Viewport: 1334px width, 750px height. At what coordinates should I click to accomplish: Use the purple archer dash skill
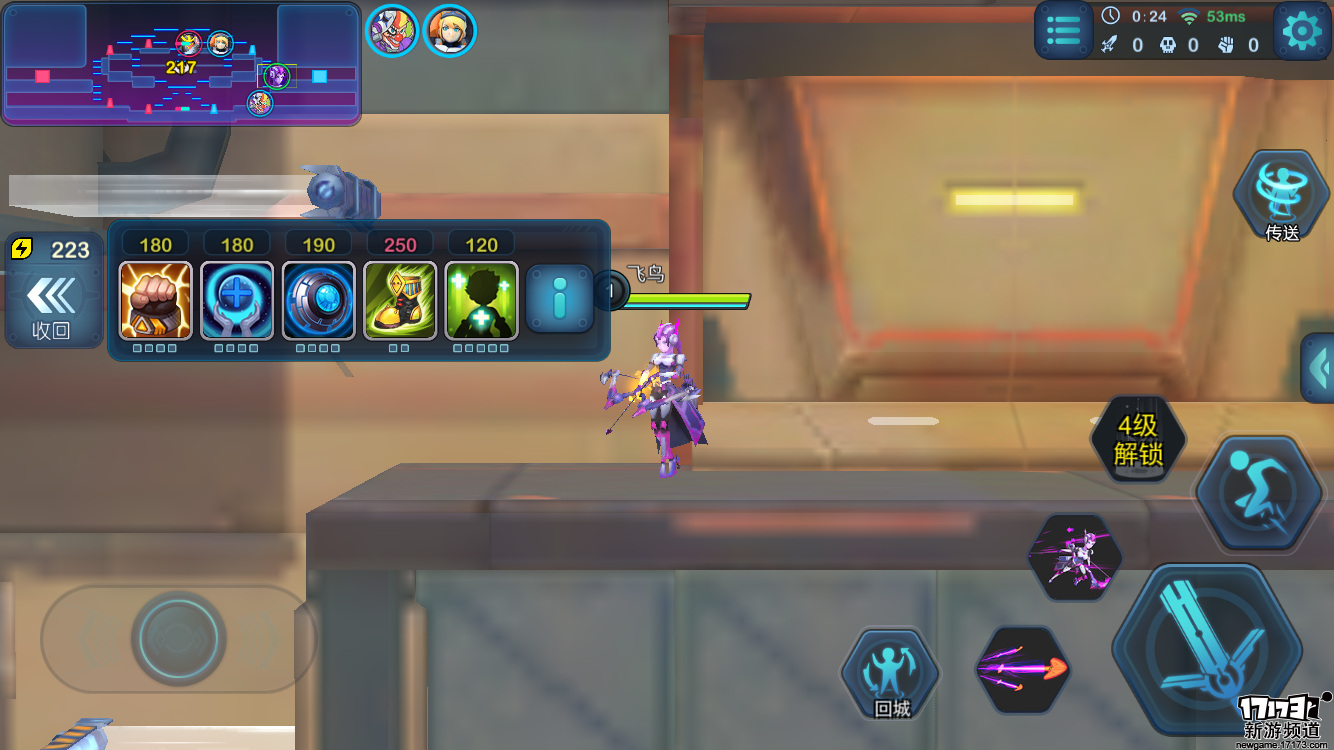(x=1075, y=558)
